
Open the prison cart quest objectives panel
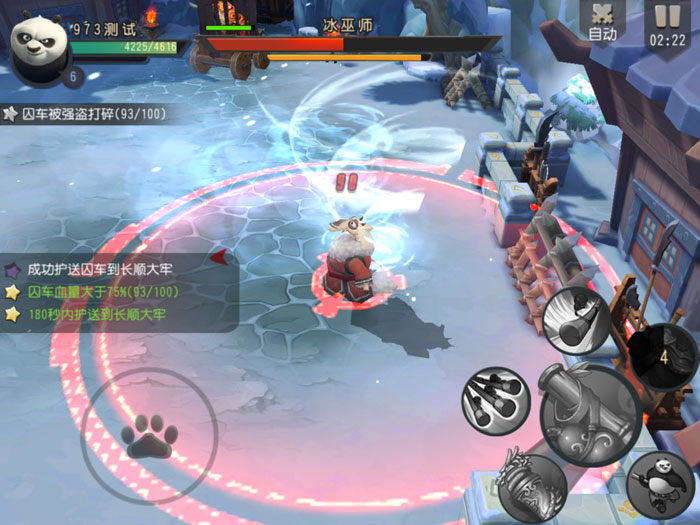(x=110, y=291)
